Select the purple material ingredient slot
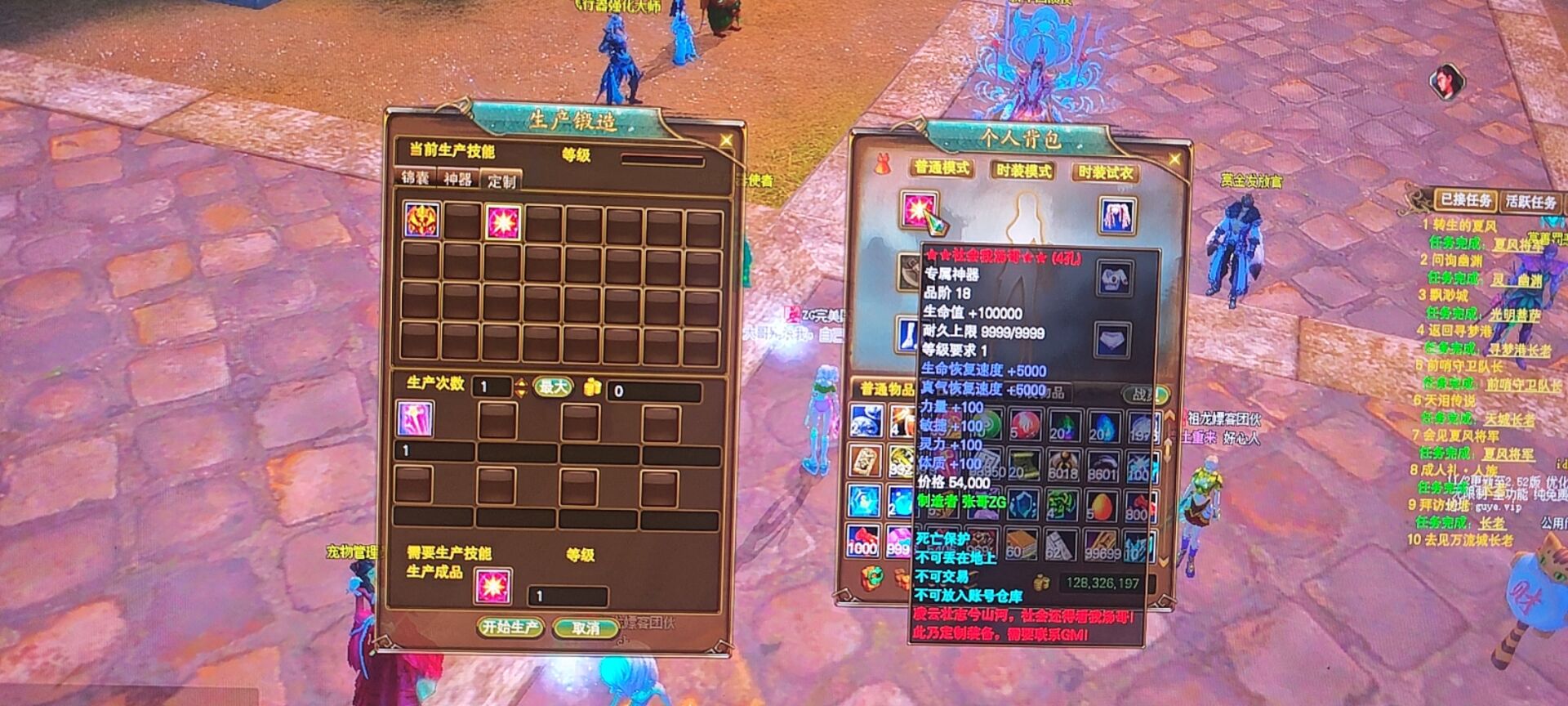Viewport: 1568px width, 706px height. [x=414, y=418]
